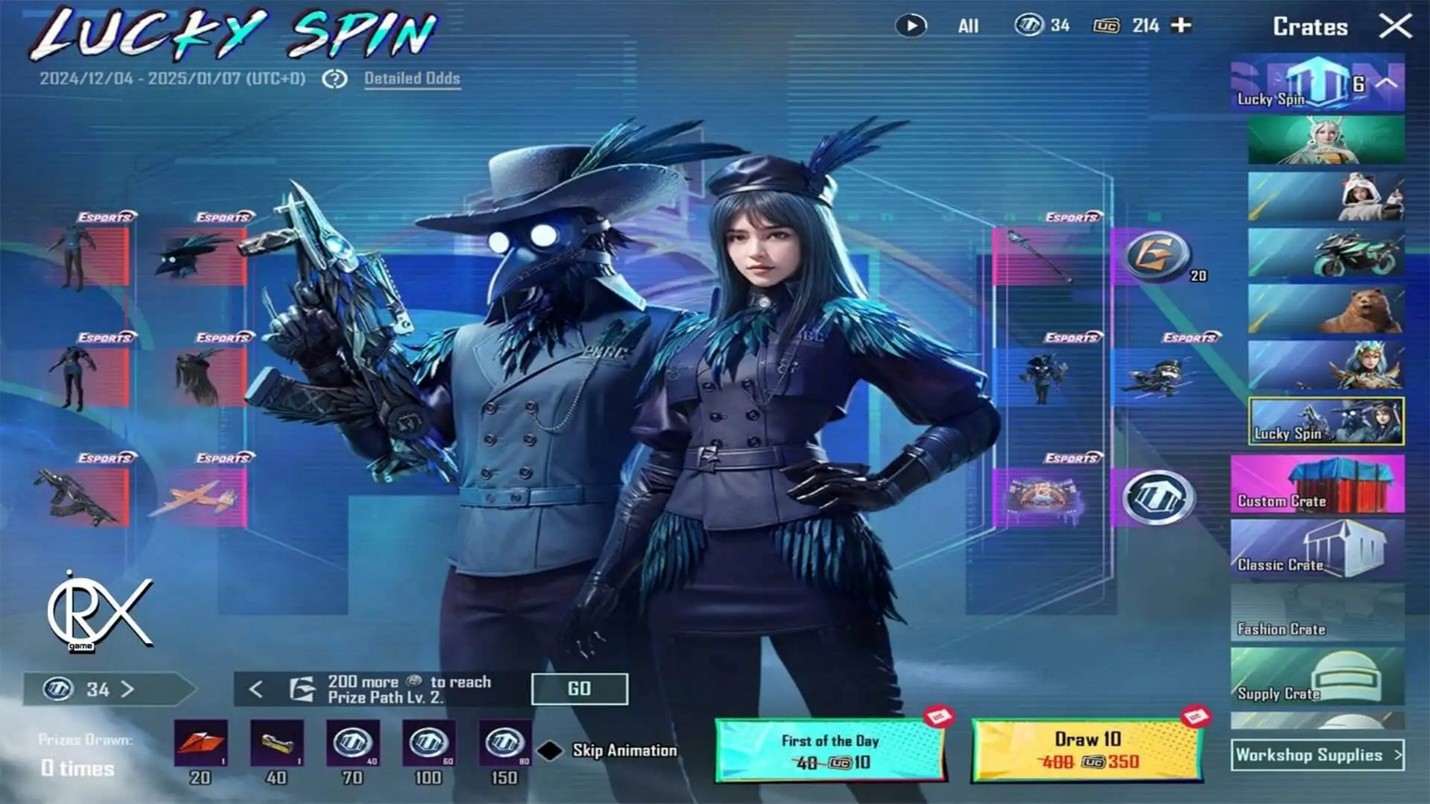The height and width of the screenshot is (804, 1430).
Task: Open Workshop Supplies
Action: 1317,755
